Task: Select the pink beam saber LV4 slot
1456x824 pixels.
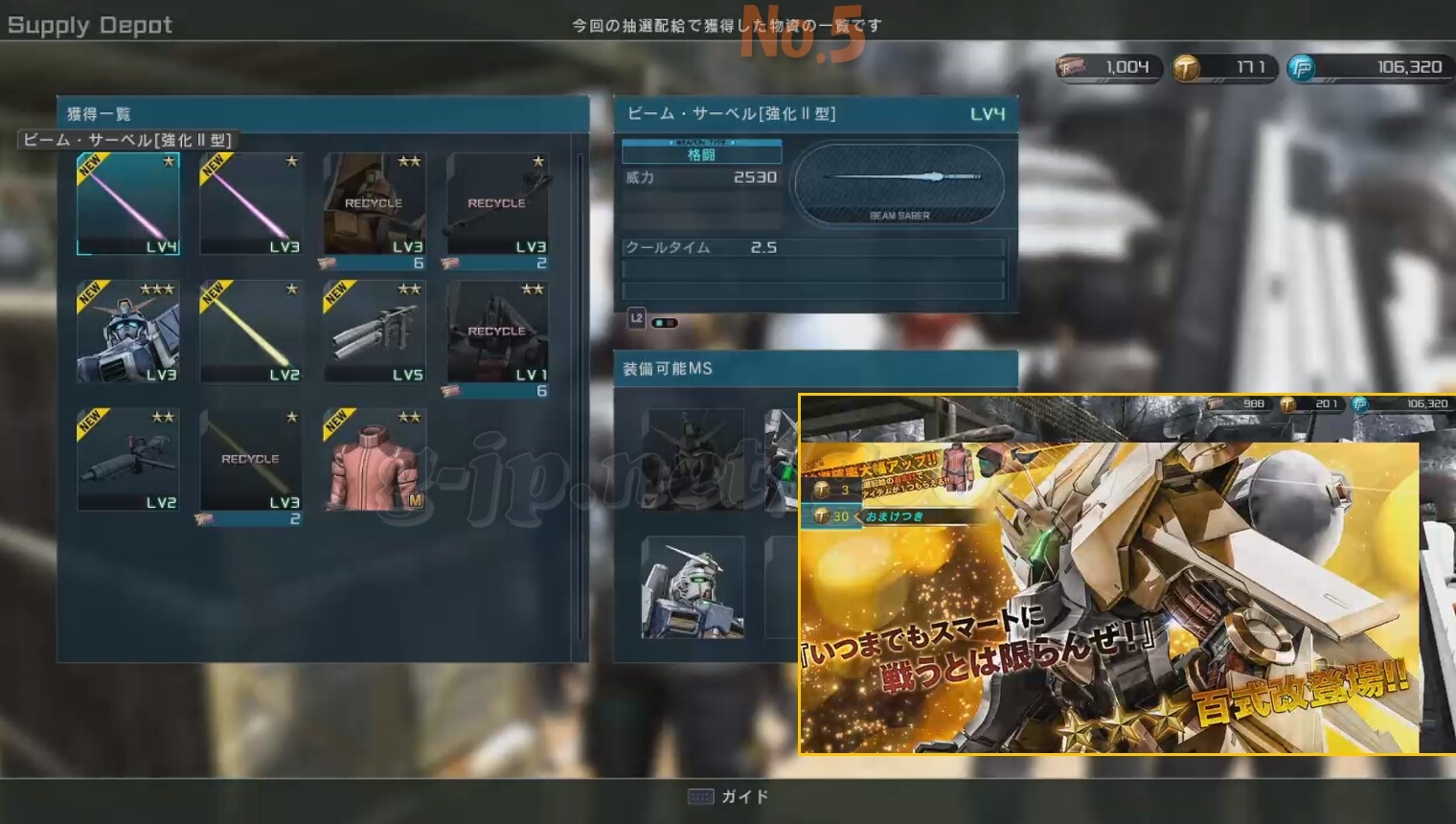Action: (x=127, y=204)
